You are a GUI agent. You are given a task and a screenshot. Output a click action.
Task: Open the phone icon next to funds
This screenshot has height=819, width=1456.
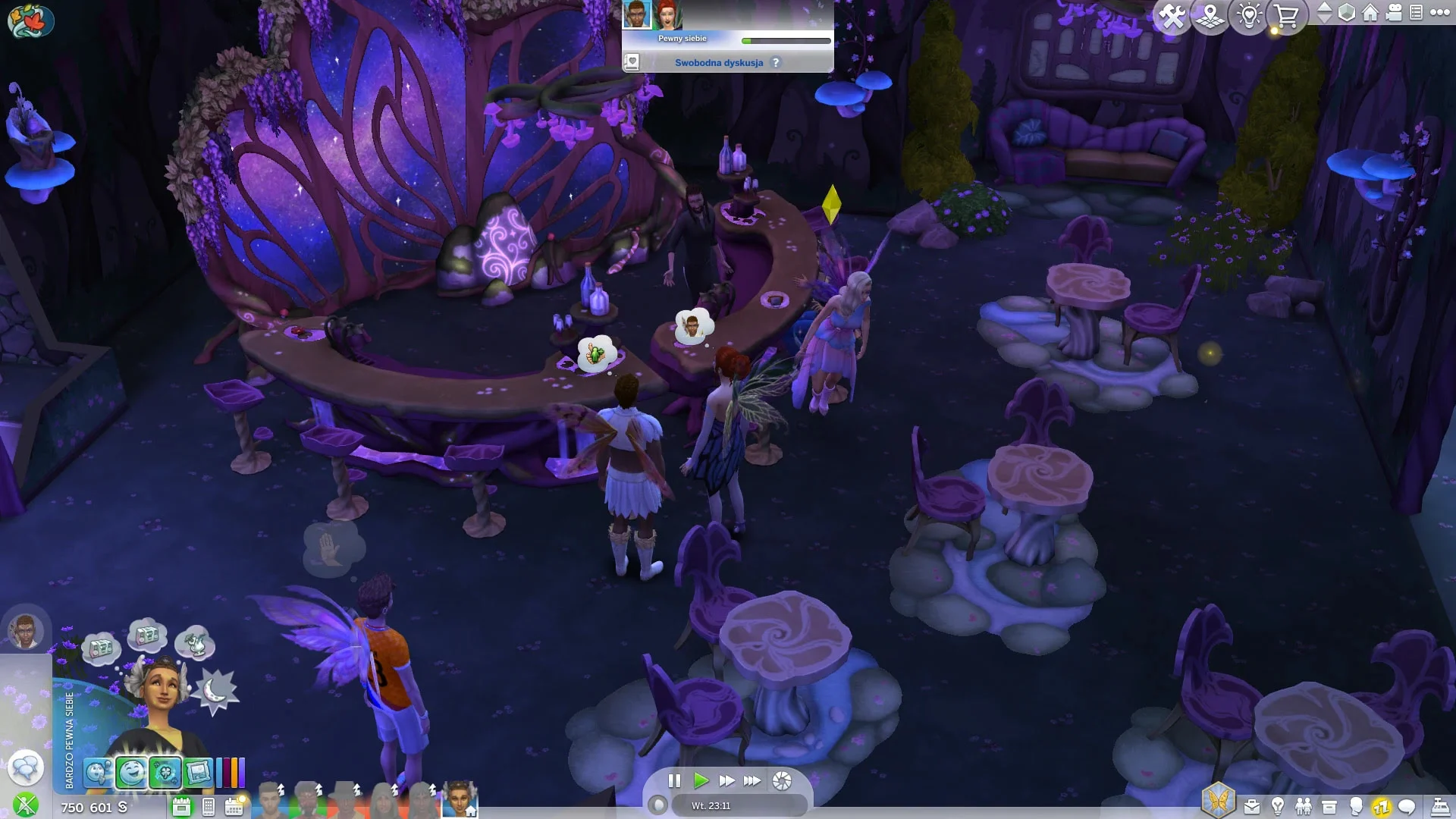tap(209, 807)
